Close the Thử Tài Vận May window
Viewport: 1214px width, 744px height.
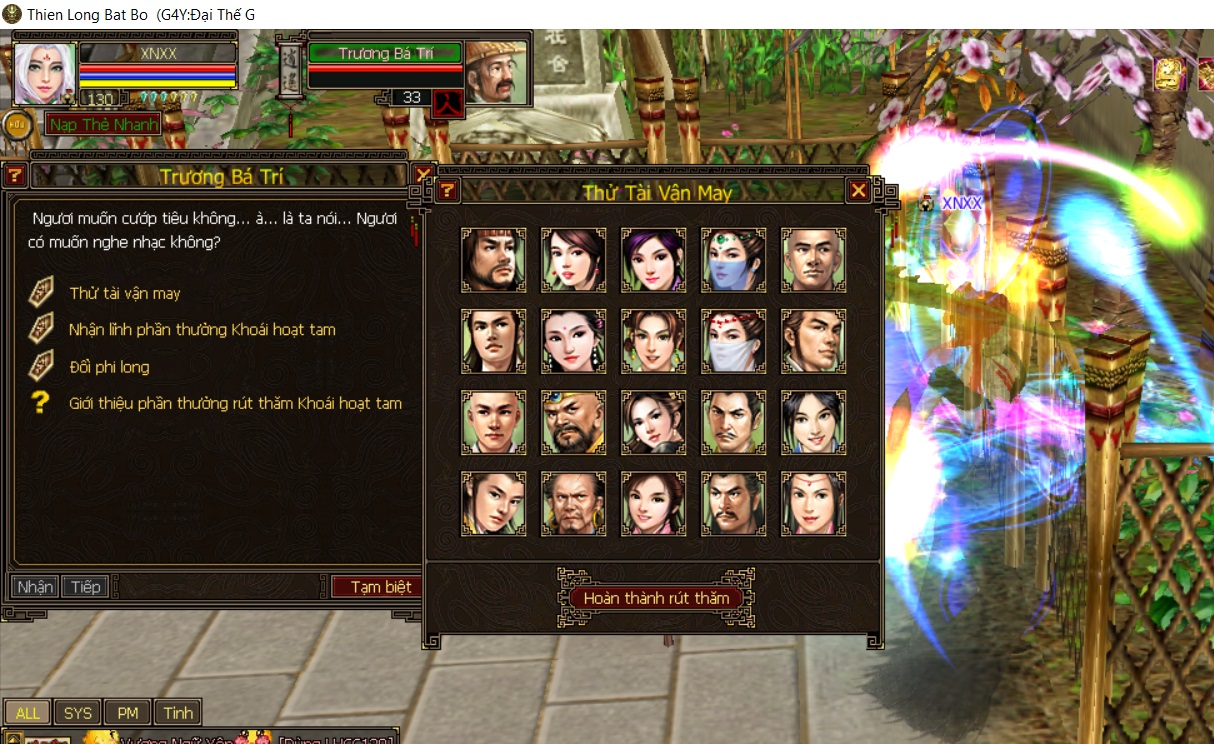tap(858, 191)
